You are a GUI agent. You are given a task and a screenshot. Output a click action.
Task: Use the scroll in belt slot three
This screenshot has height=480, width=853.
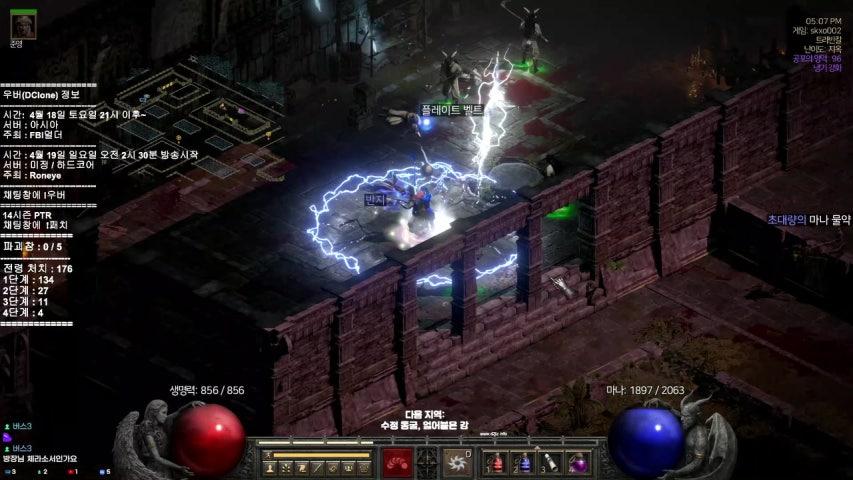(551, 463)
